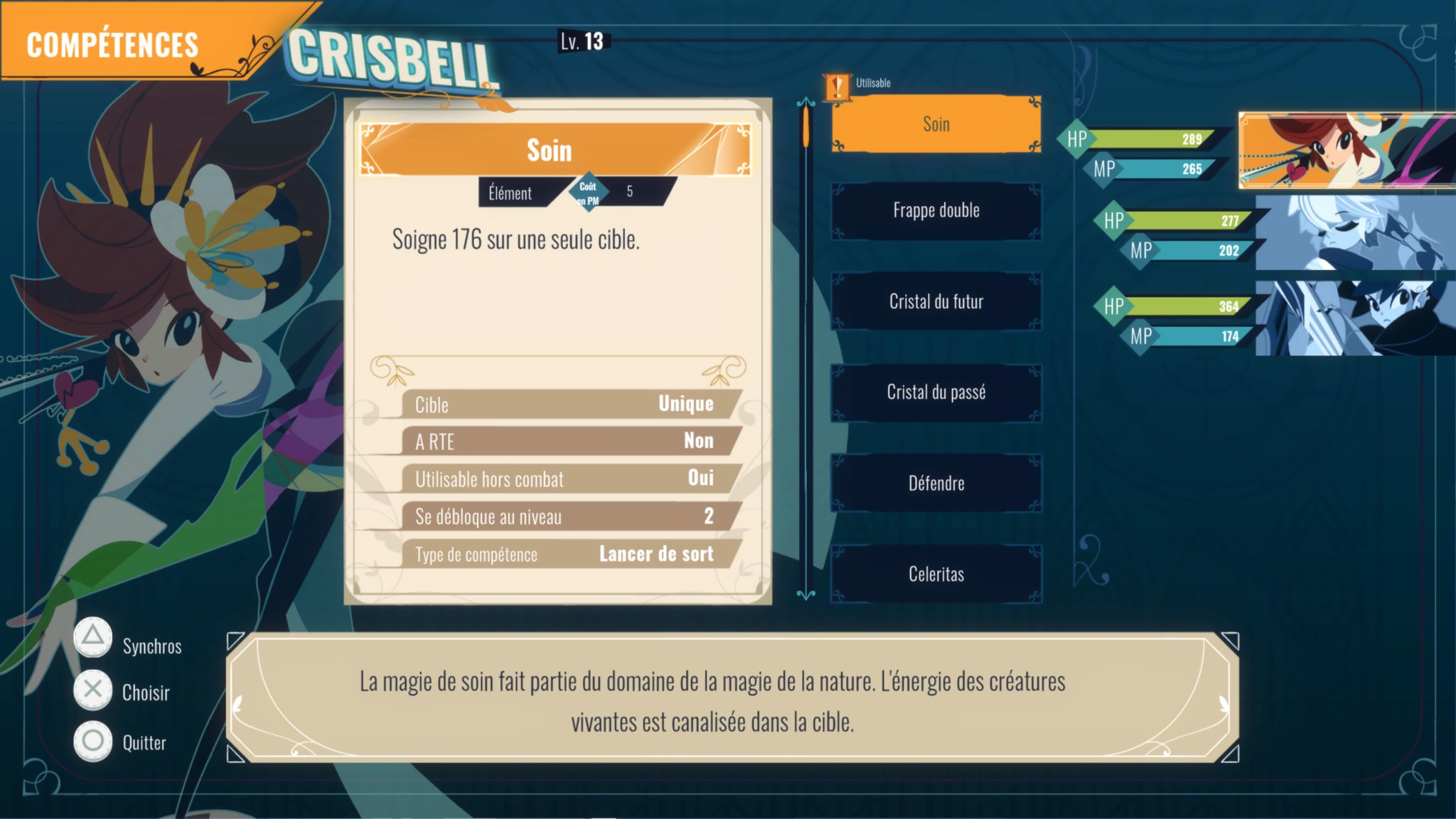1456x819 pixels.
Task: Choose the Frappe double skill
Action: click(x=936, y=211)
